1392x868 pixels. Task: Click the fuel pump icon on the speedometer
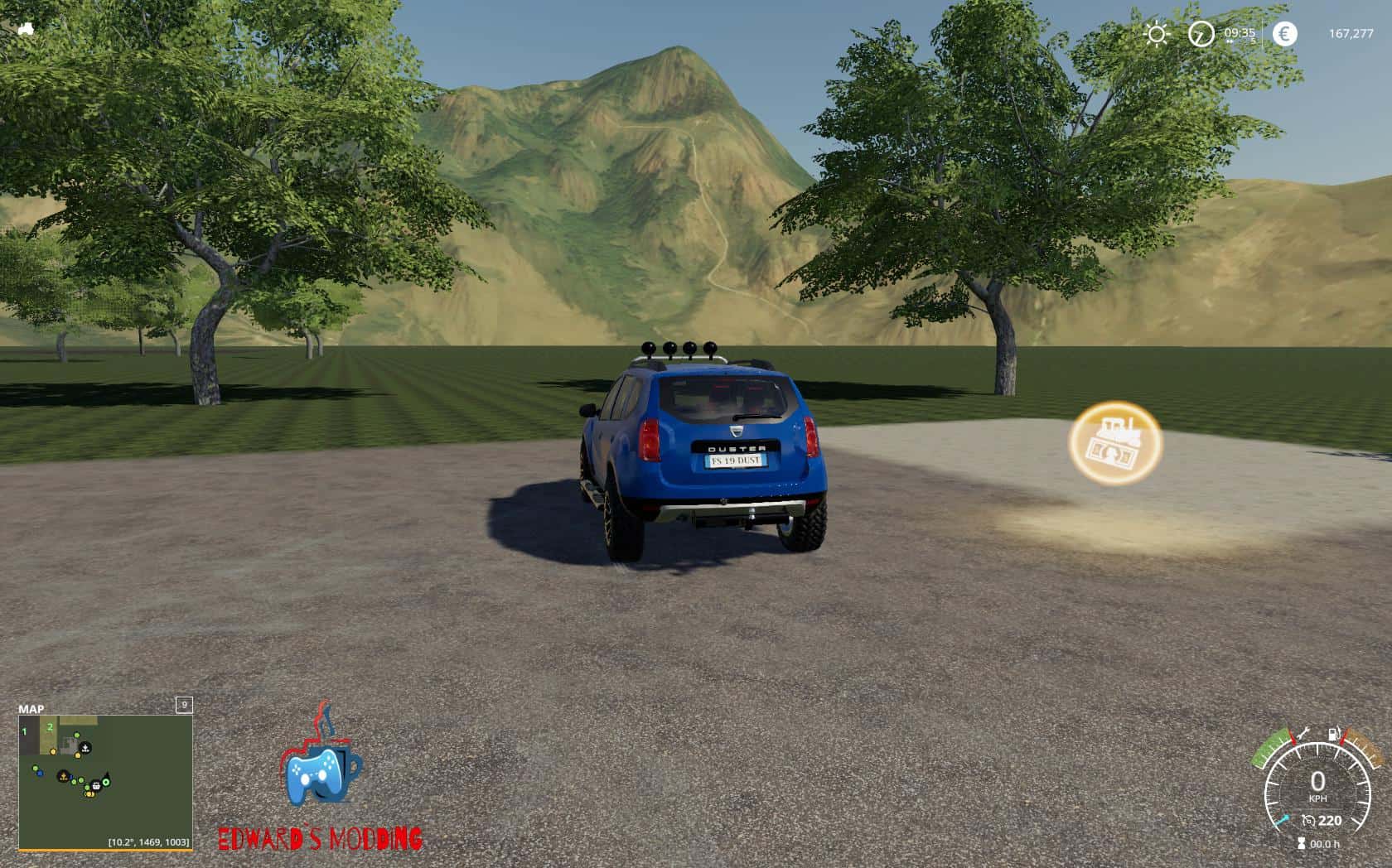[x=1332, y=735]
